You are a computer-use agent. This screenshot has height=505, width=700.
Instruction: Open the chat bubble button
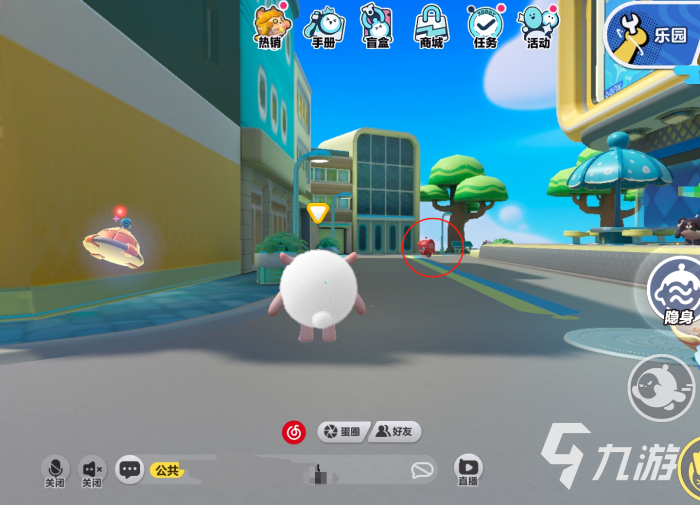click(129, 469)
